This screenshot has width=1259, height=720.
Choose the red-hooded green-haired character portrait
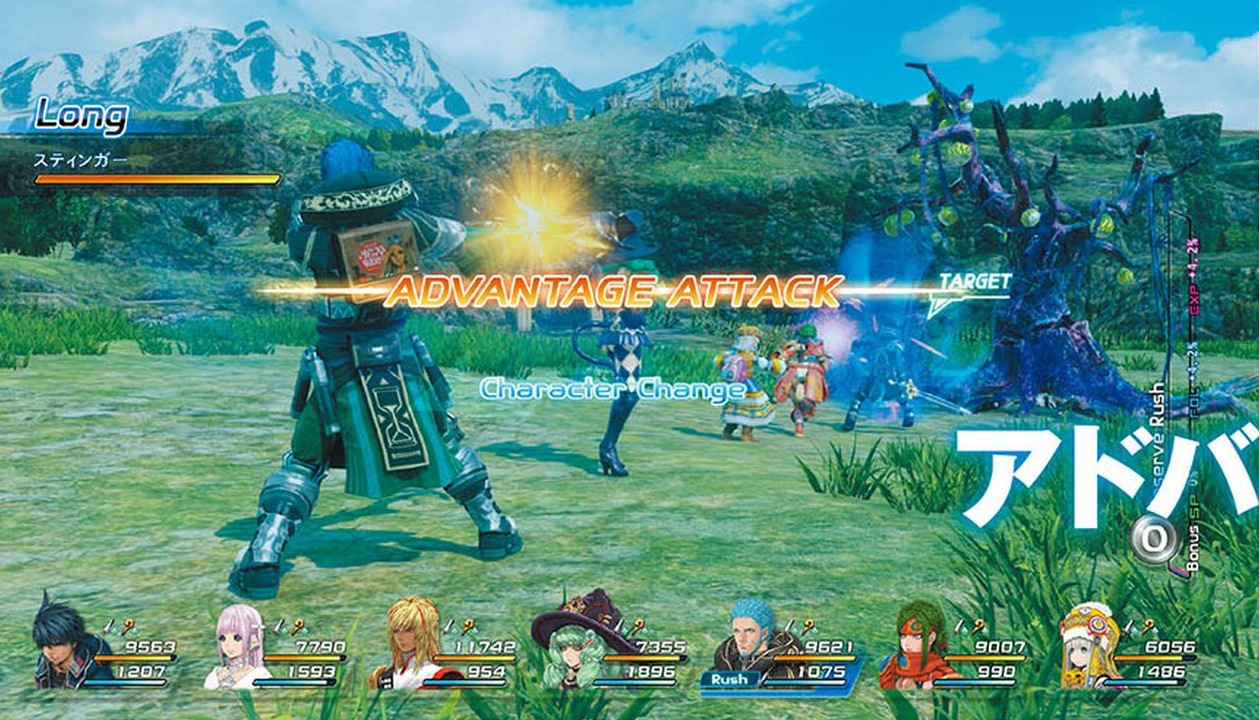(x=914, y=647)
